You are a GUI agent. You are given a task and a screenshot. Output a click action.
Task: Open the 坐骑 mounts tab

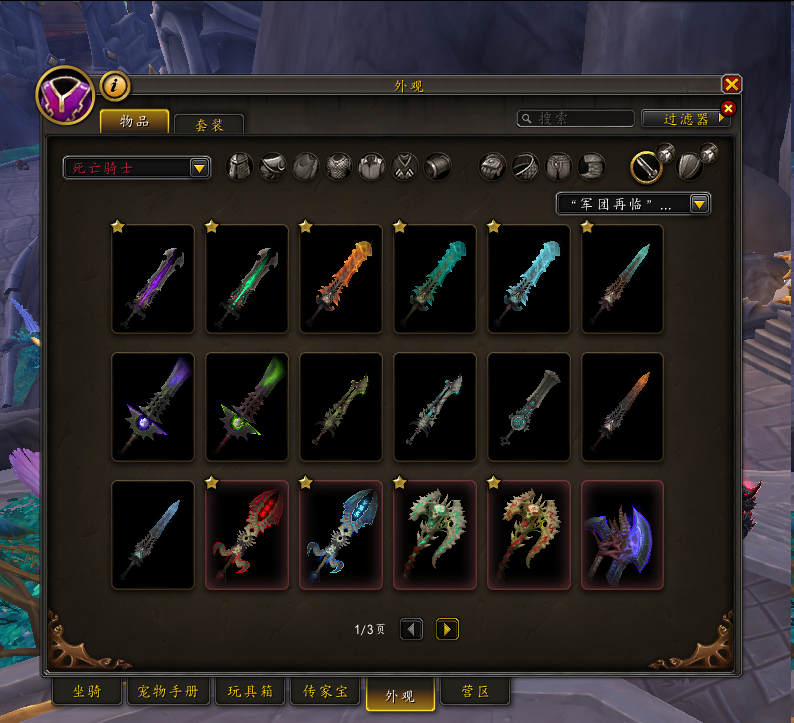pyautogui.click(x=86, y=691)
